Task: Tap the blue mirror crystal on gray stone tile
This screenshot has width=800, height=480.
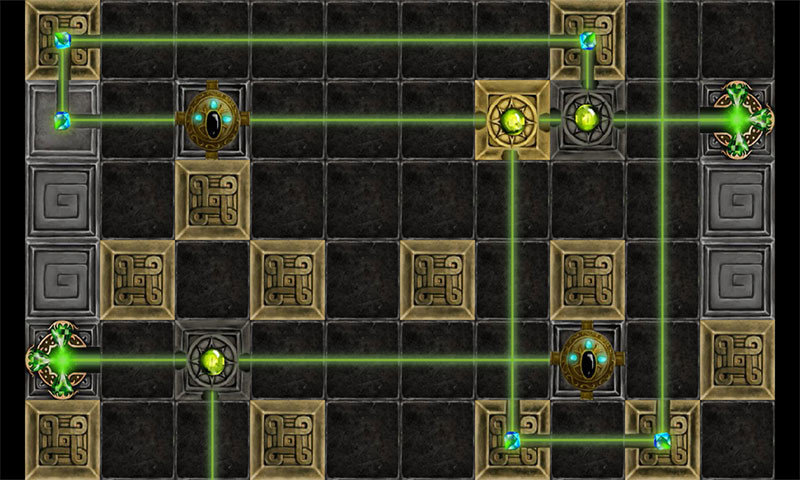Action: (62, 121)
